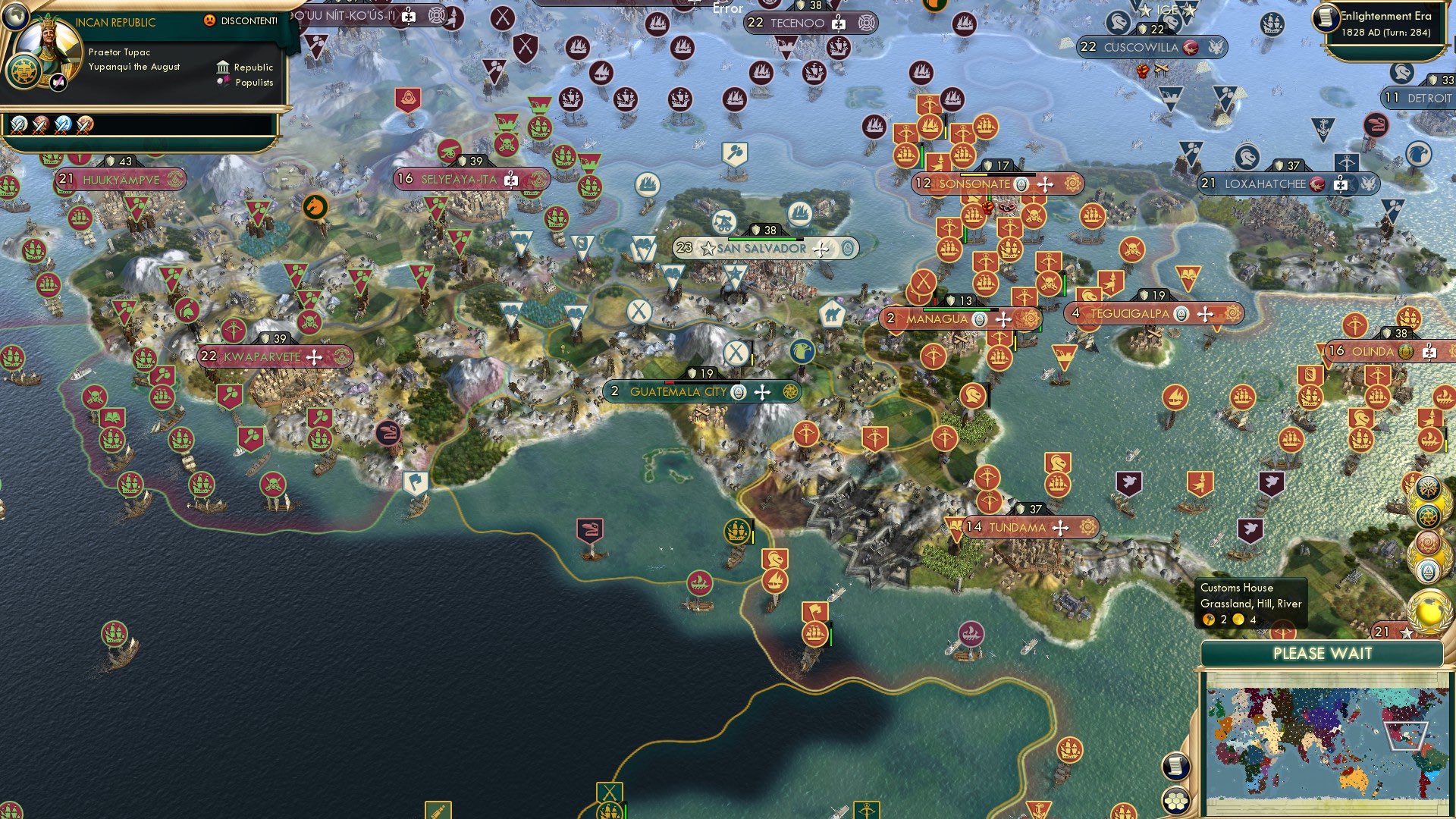
Task: Click the Republic government icon
Action: (222, 67)
